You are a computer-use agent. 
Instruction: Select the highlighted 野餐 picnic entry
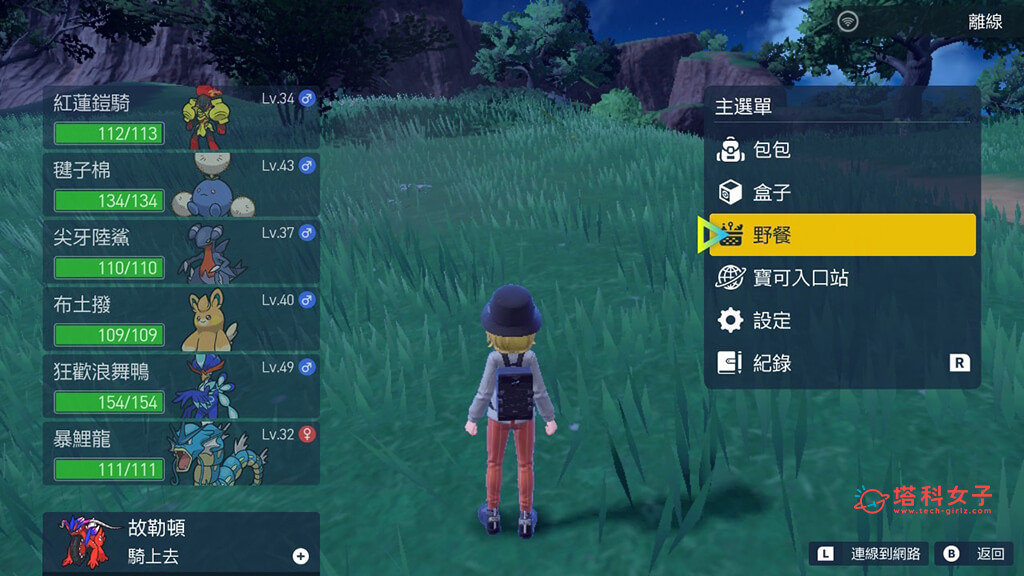coord(842,235)
